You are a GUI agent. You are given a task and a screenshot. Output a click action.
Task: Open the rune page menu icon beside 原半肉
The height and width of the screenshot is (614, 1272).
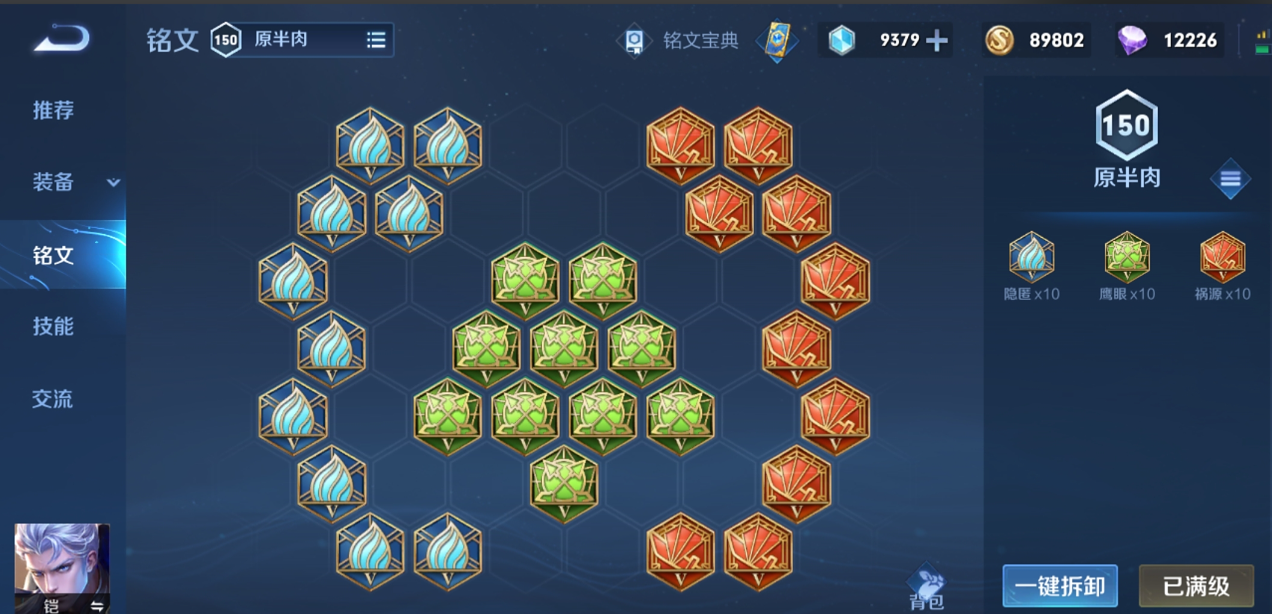coord(1230,180)
